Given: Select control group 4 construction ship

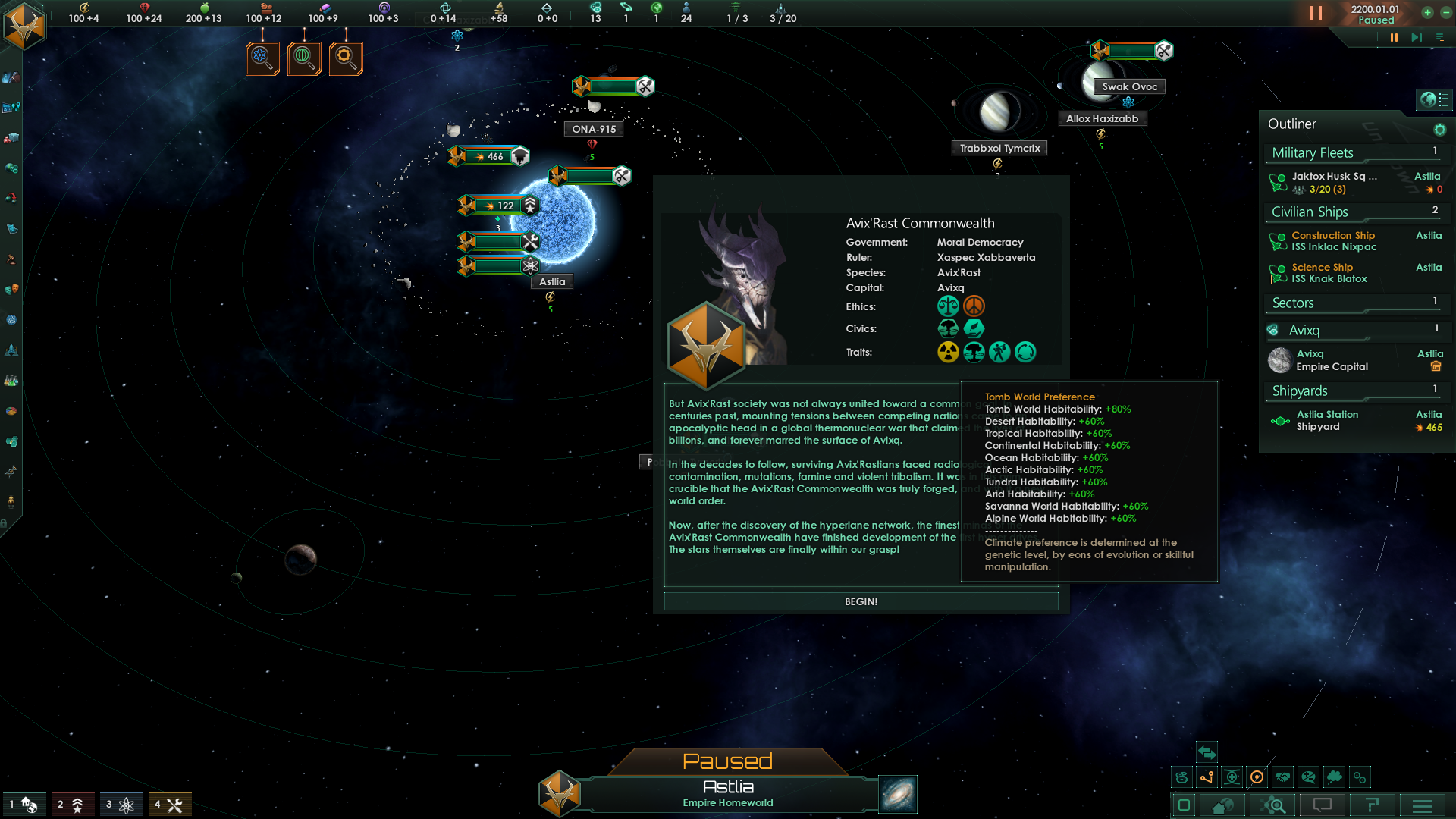Looking at the screenshot, I should 170,805.
